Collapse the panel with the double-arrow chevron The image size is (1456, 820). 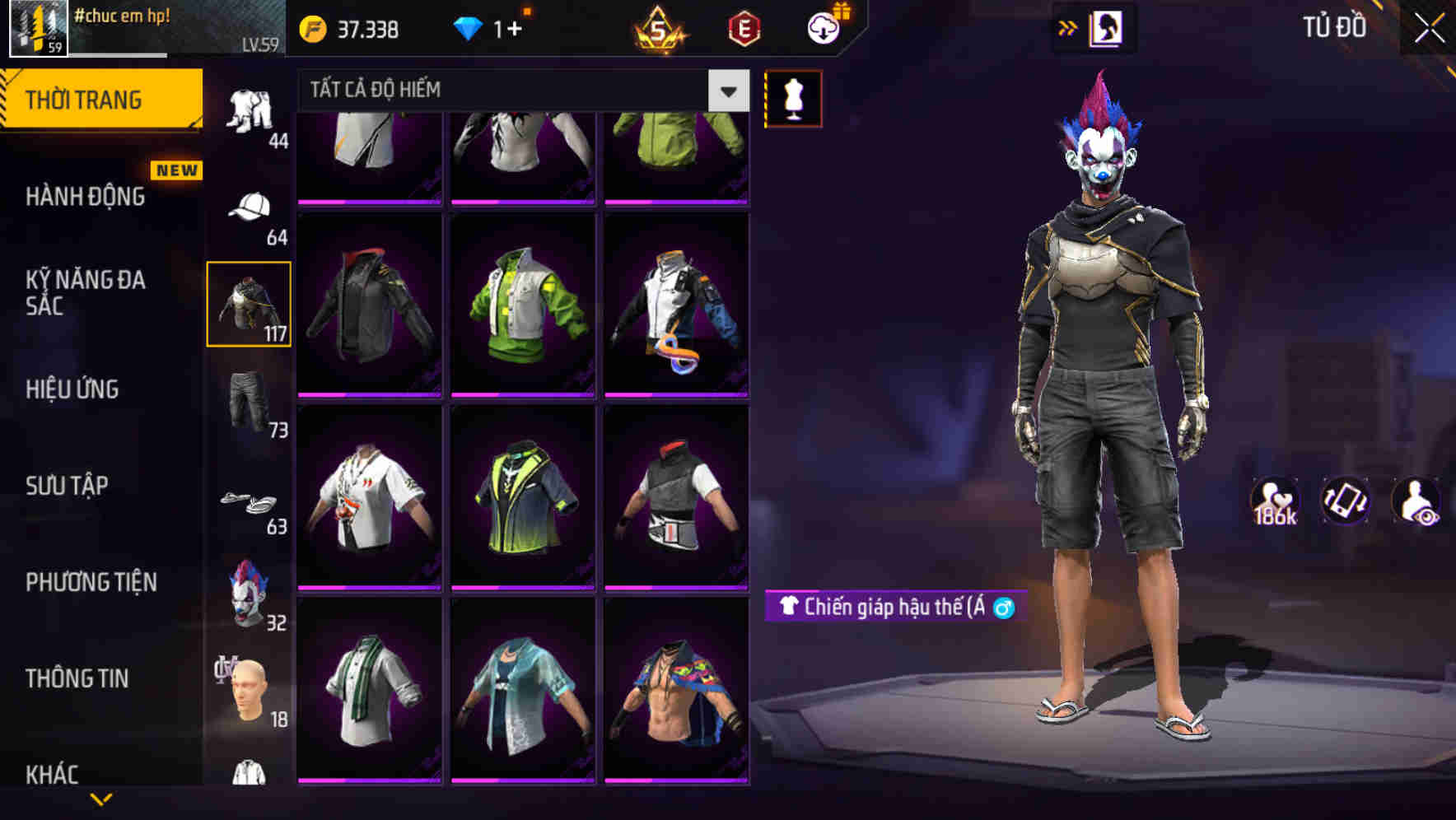1067,27
